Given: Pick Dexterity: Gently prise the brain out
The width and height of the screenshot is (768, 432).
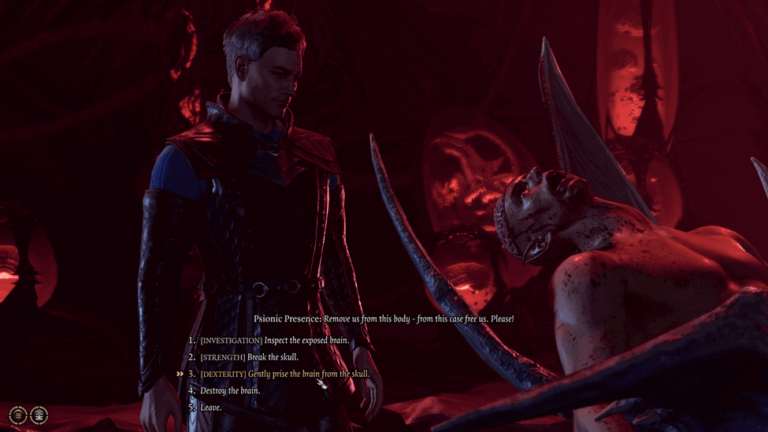Looking at the screenshot, I should 284,374.
